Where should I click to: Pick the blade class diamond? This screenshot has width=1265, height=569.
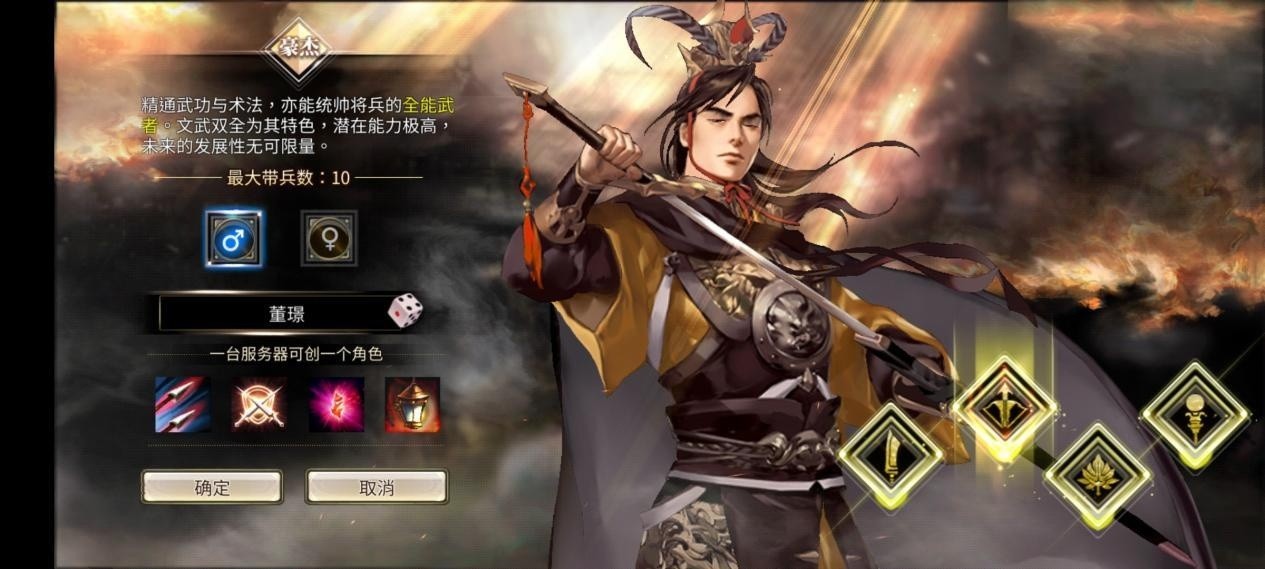pos(890,456)
